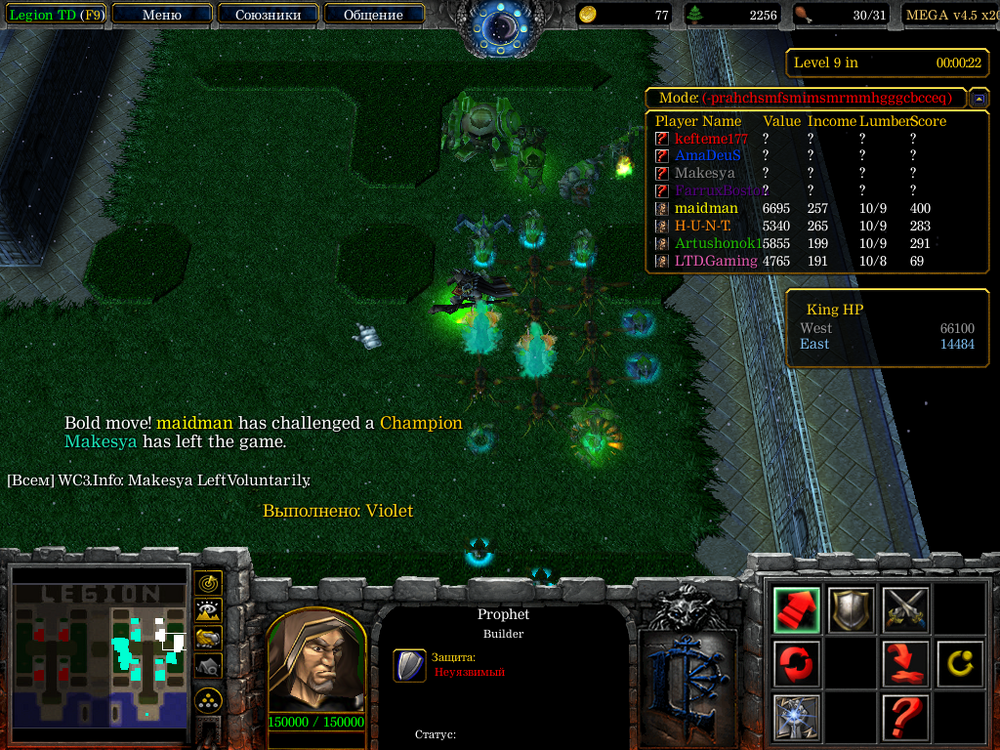Toggle minimap terrain display button
This screenshot has width=1000, height=750.
pos(209,610)
